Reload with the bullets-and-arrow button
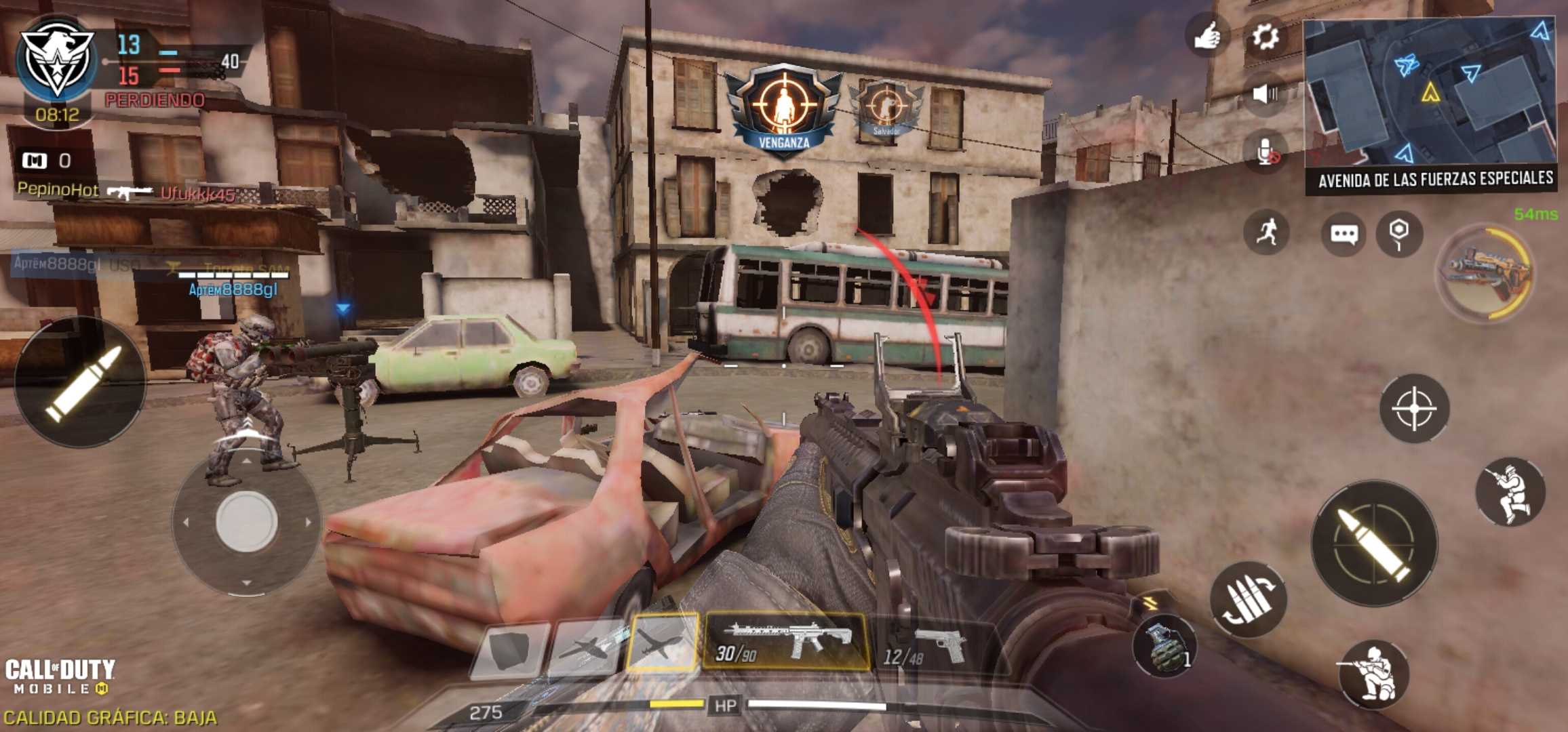This screenshot has width=1568, height=732. pyautogui.click(x=1248, y=600)
